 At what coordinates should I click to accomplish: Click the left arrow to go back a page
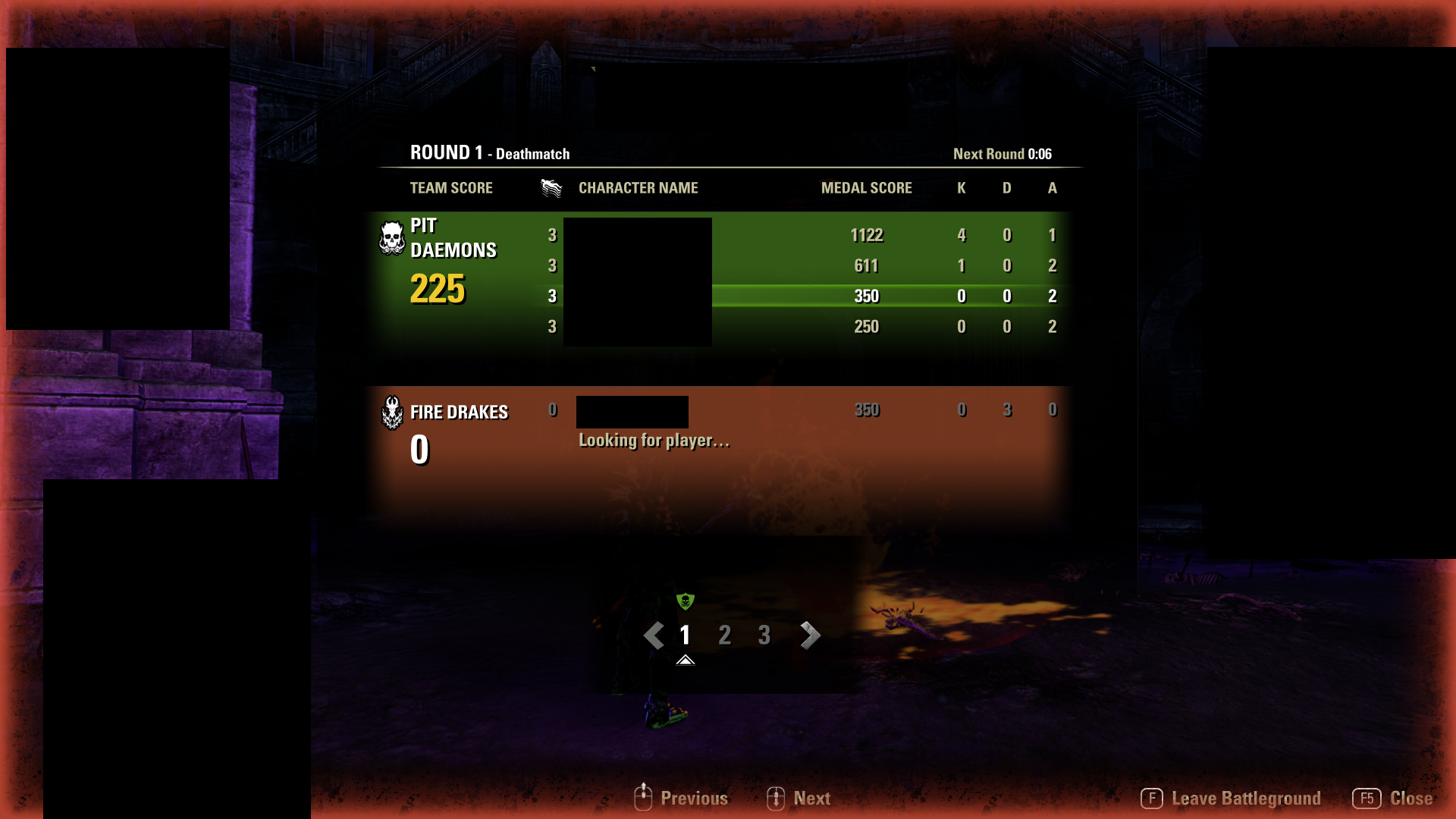click(x=654, y=635)
